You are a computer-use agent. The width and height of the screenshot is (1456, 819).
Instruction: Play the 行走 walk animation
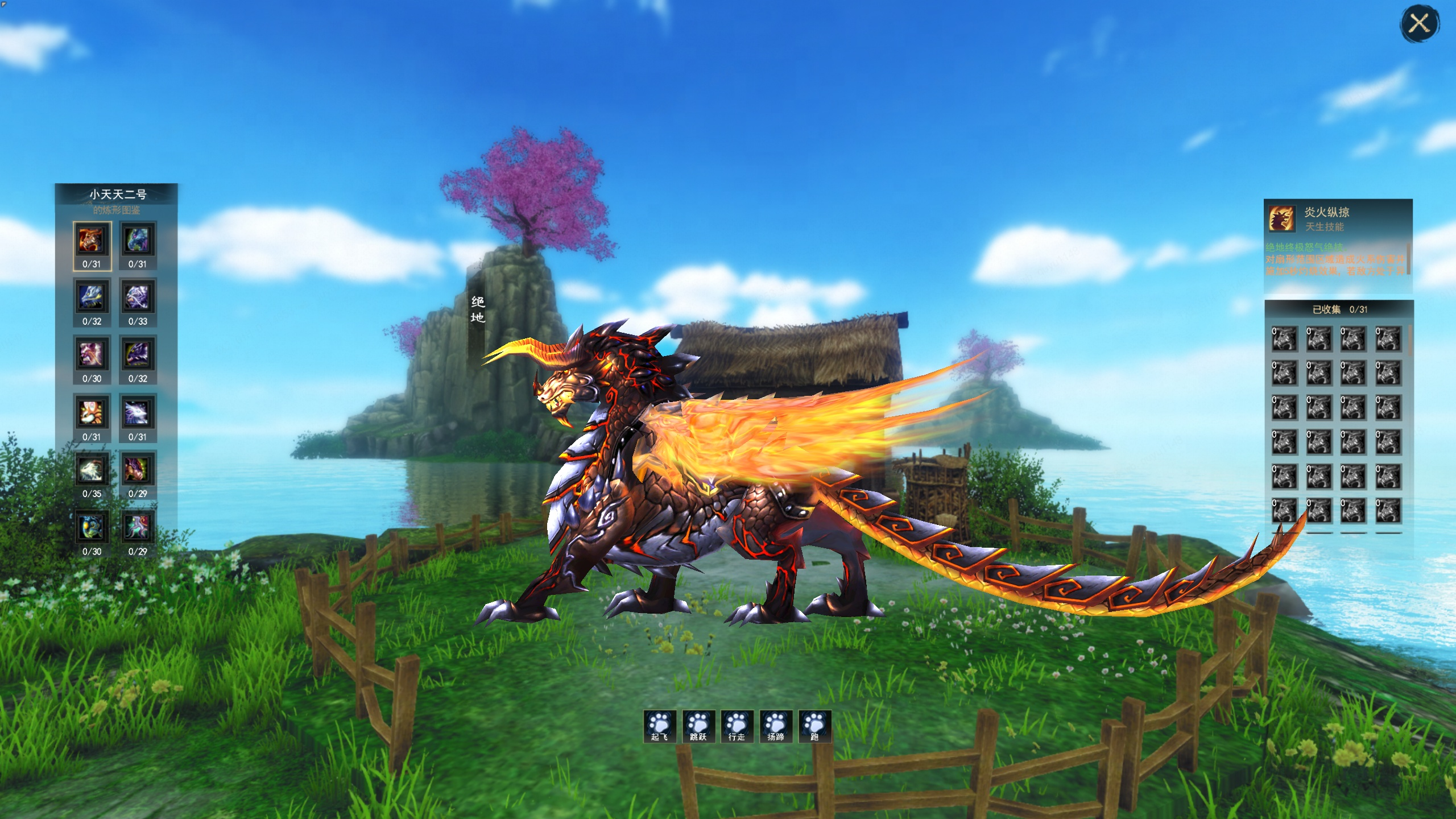(x=737, y=726)
